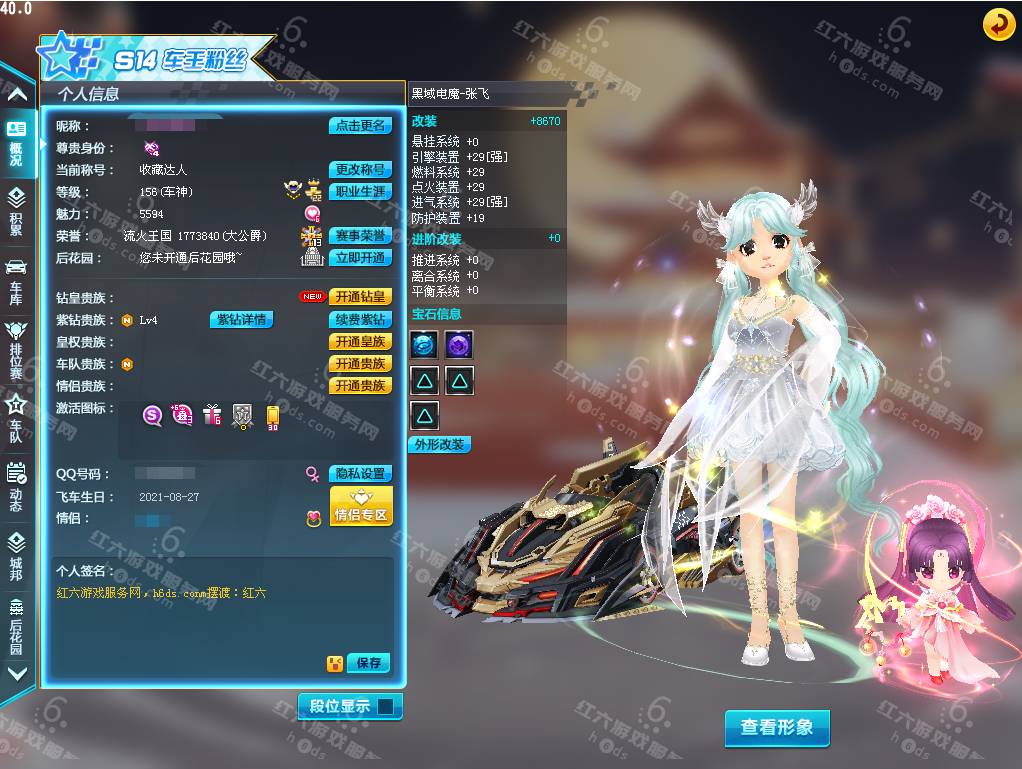The width and height of the screenshot is (1022, 769).
Task: Enter the 情侣专区 couple zone
Action: point(361,507)
